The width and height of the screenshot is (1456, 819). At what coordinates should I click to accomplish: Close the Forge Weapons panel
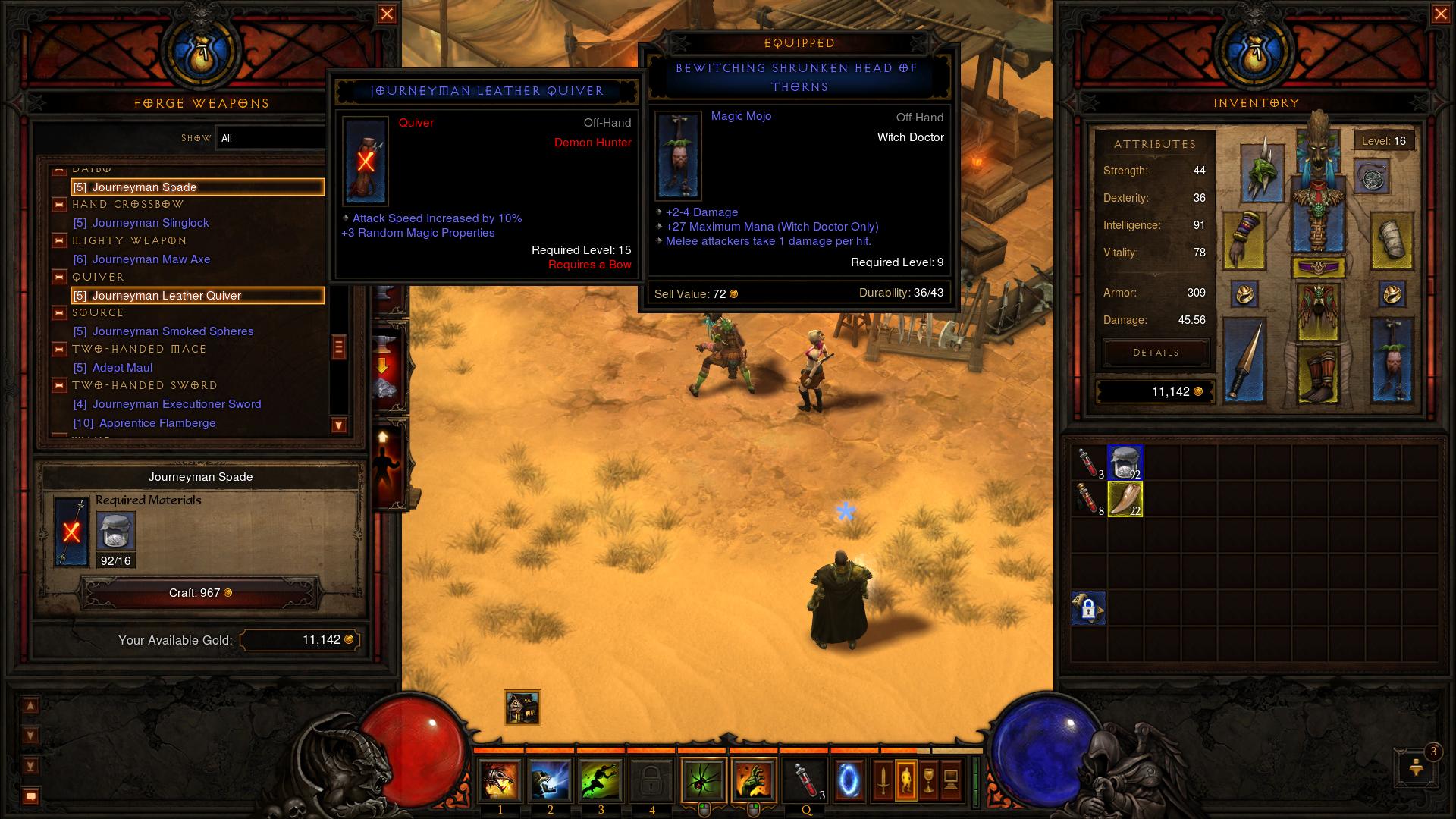[387, 14]
